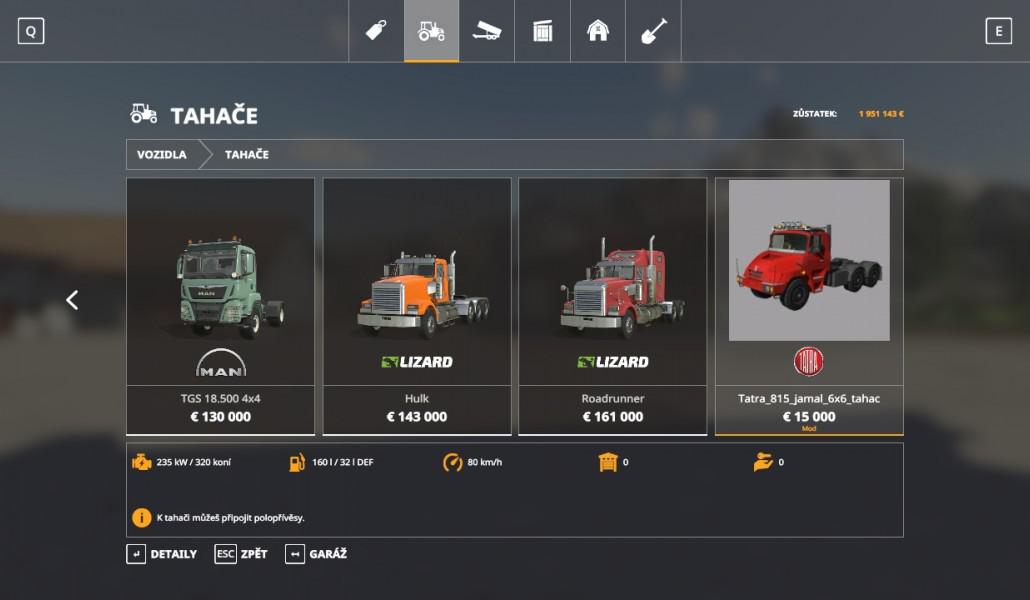1030x600 pixels.
Task: Select the Tatra_815_jamal_6x6_tahac mod truck
Action: point(809,305)
